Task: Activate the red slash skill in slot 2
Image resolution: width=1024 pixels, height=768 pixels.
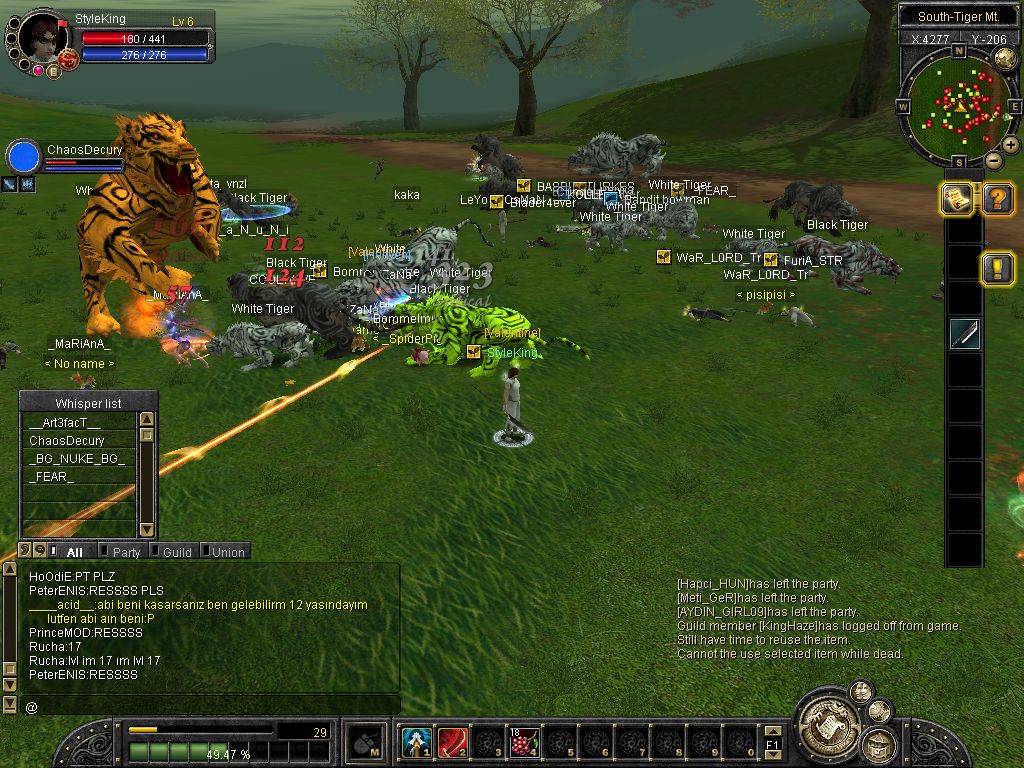Action: (453, 743)
